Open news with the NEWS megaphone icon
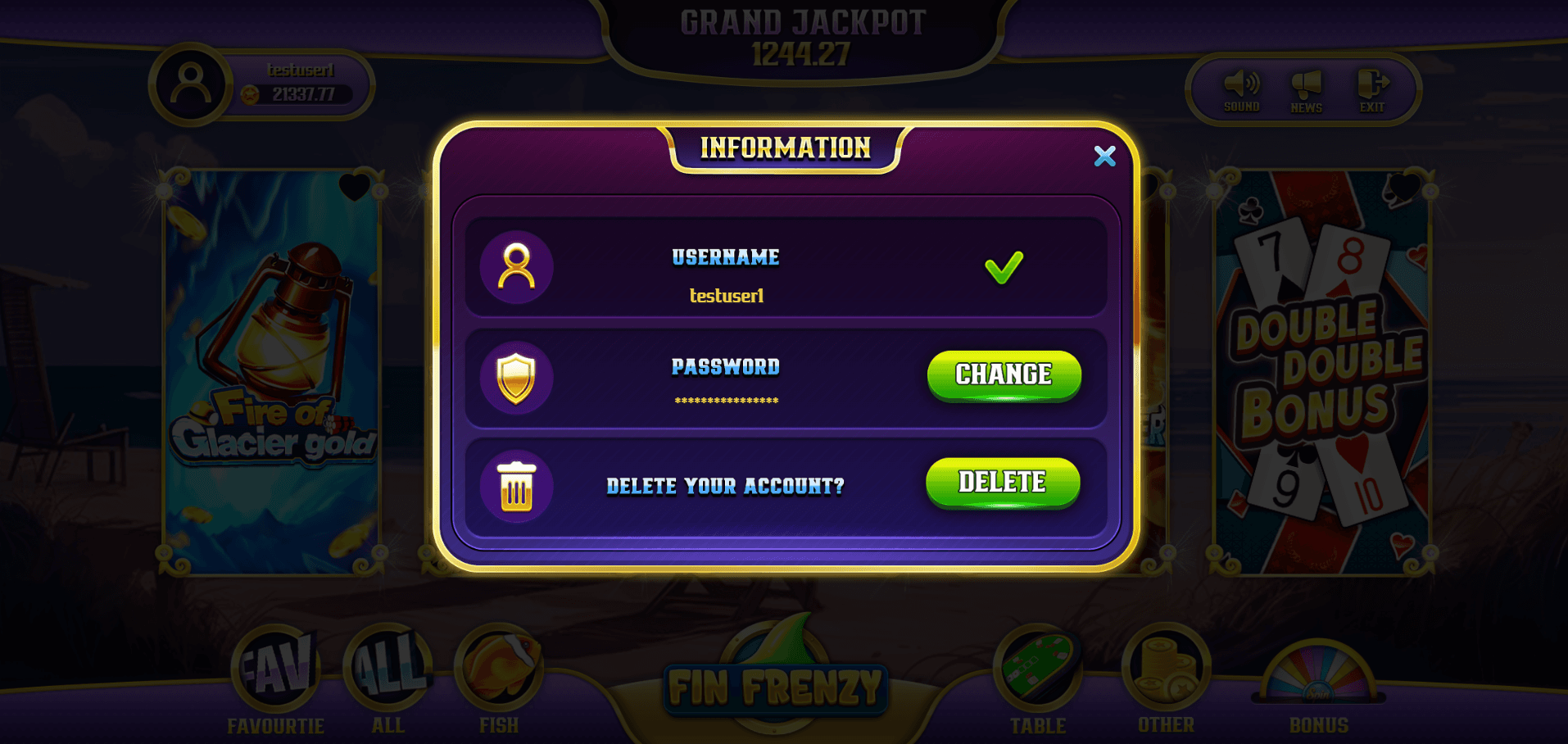The image size is (1568, 744). [1307, 86]
